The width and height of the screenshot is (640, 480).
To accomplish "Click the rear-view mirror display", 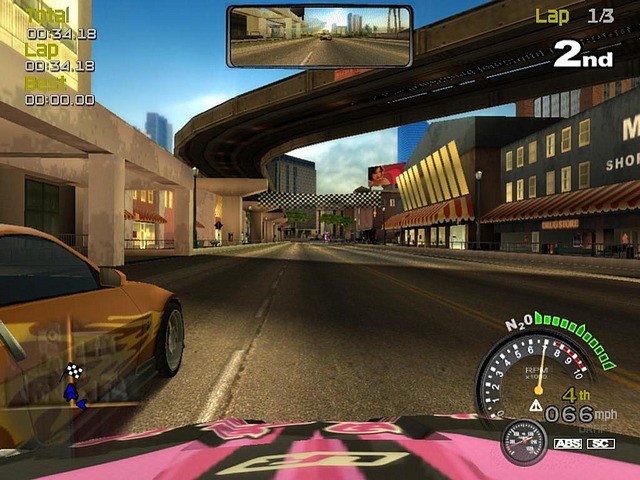I will pos(319,36).
